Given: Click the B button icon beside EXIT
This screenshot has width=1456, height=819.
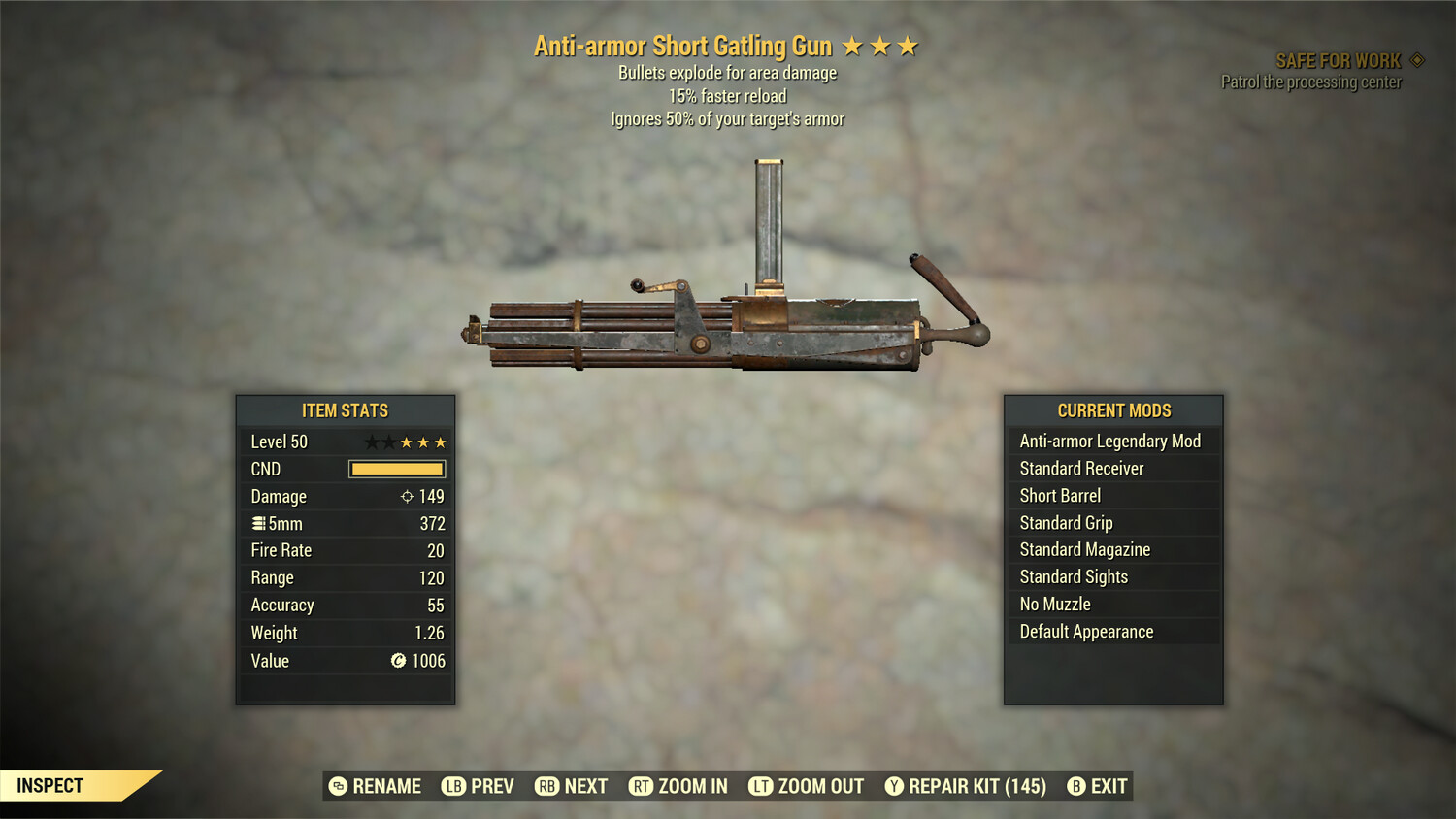Looking at the screenshot, I should [1075, 786].
